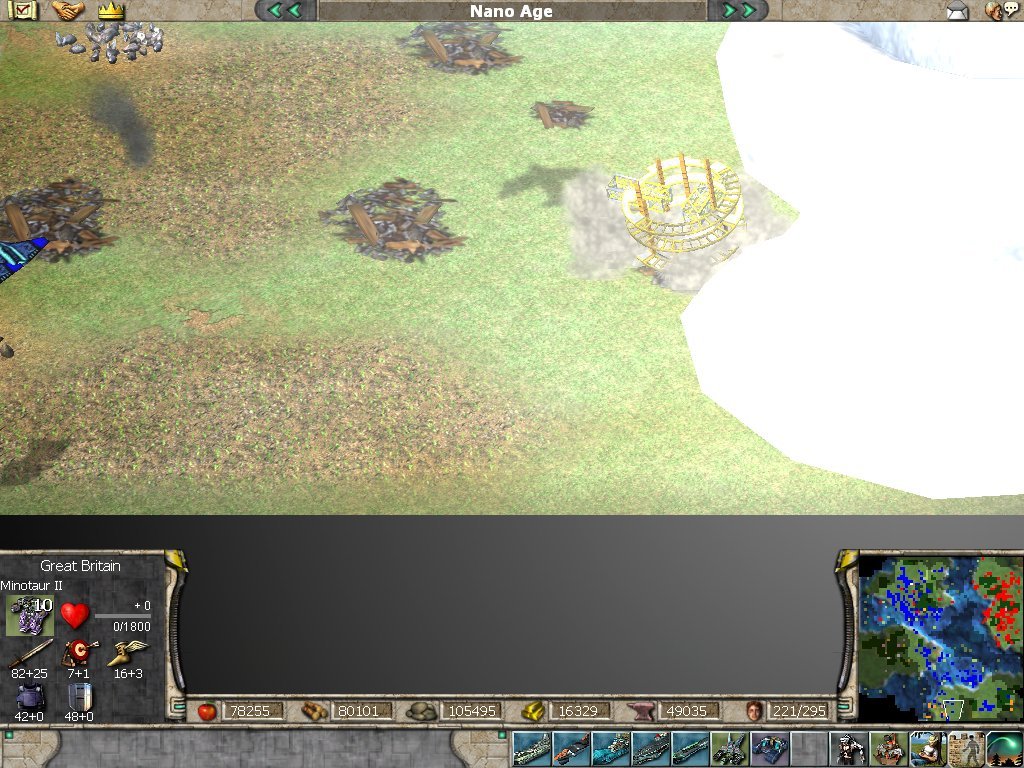Viewport: 1024px width, 768px height.
Task: Click the left double-arrow beside Nano Age
Action: point(285,11)
